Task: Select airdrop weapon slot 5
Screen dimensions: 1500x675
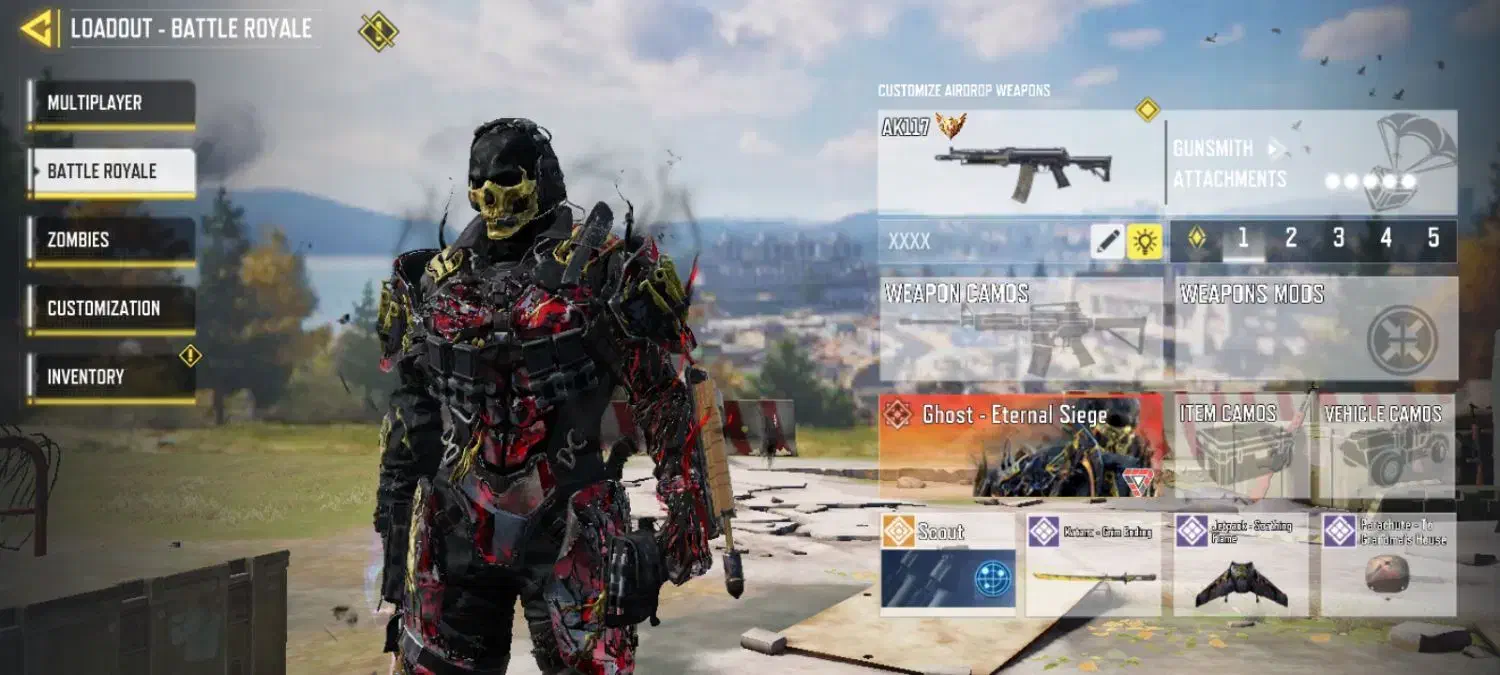Action: [1433, 239]
